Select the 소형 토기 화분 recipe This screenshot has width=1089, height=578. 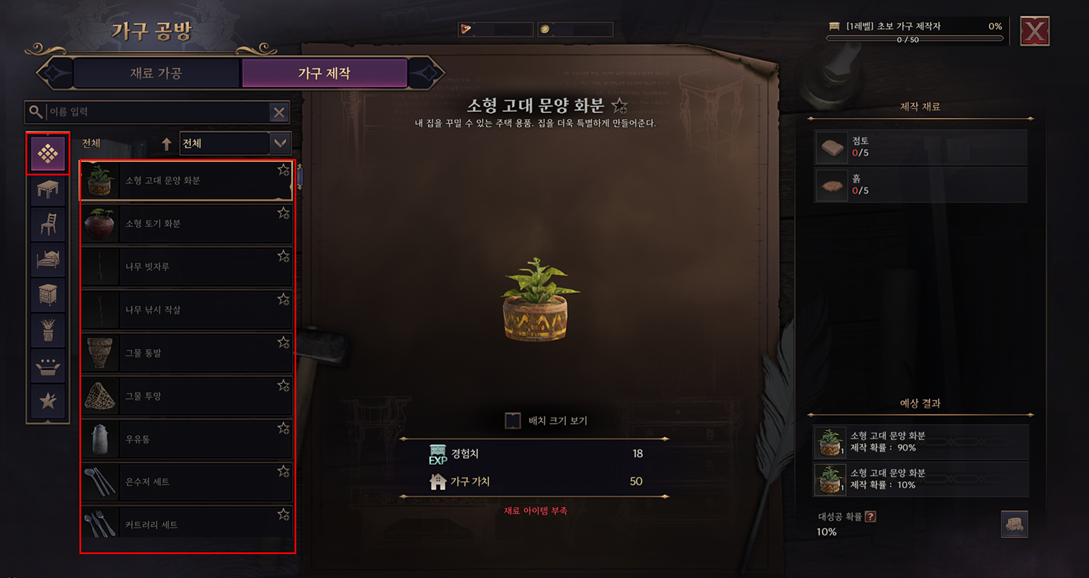(186, 224)
